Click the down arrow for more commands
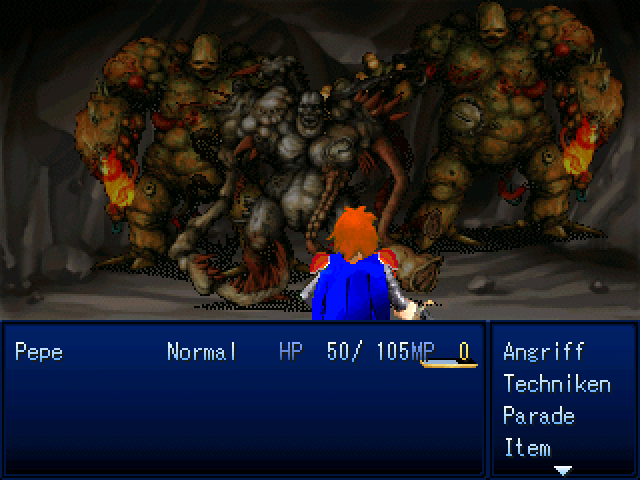Screen dimensions: 640x480 (563, 469)
